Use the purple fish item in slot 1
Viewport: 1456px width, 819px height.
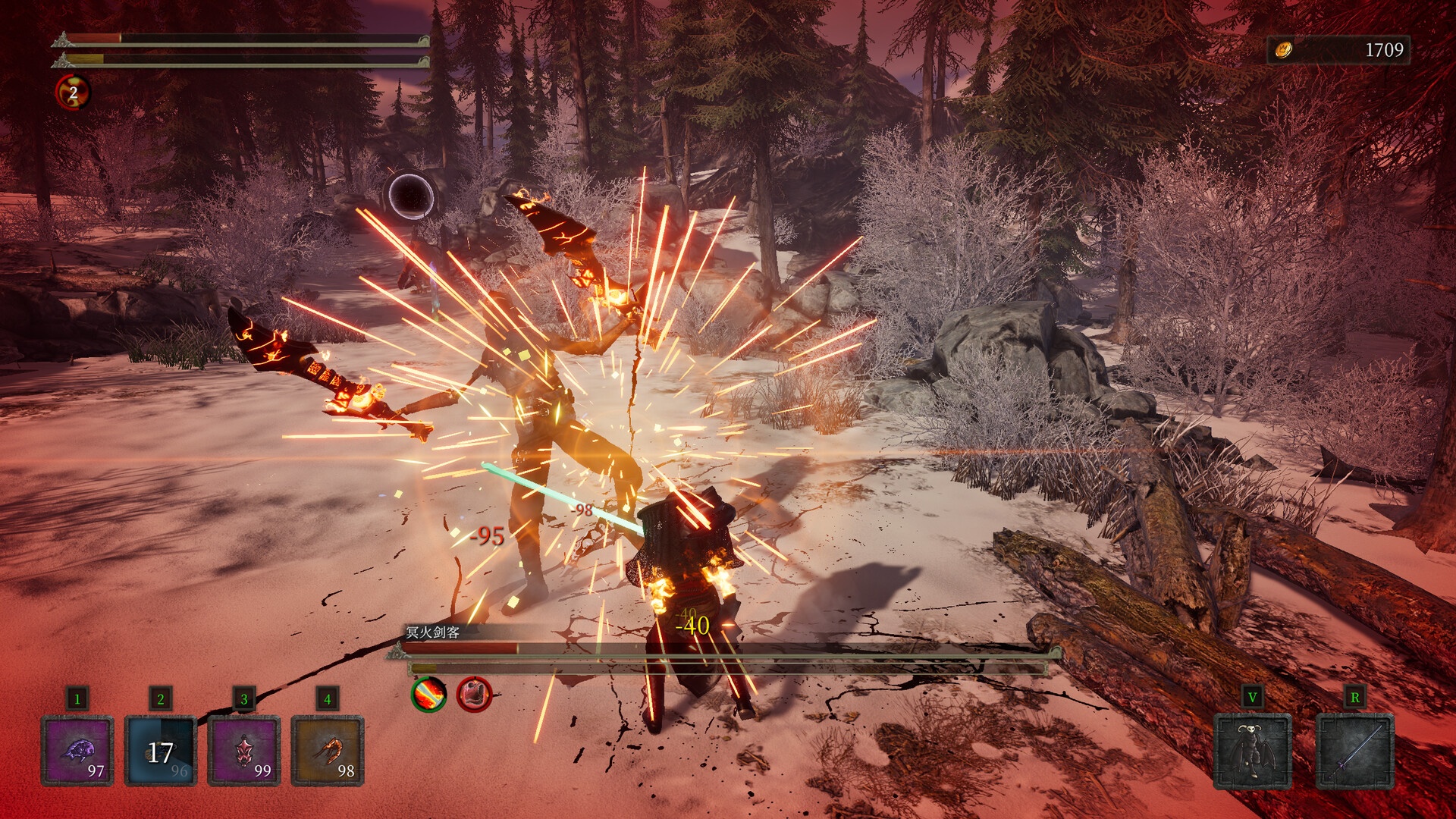point(77,751)
